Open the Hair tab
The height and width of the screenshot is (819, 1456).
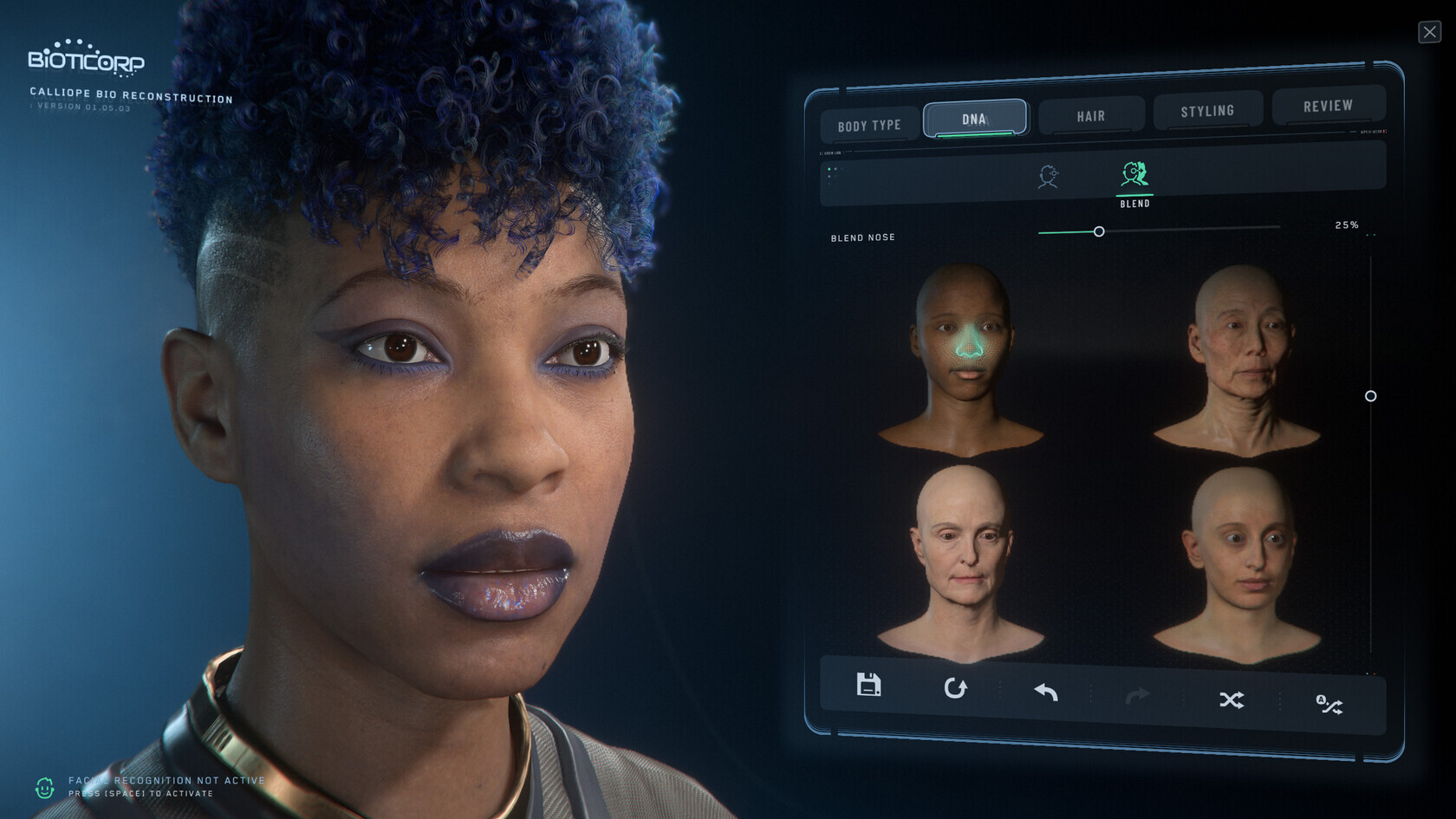pyautogui.click(x=1090, y=116)
